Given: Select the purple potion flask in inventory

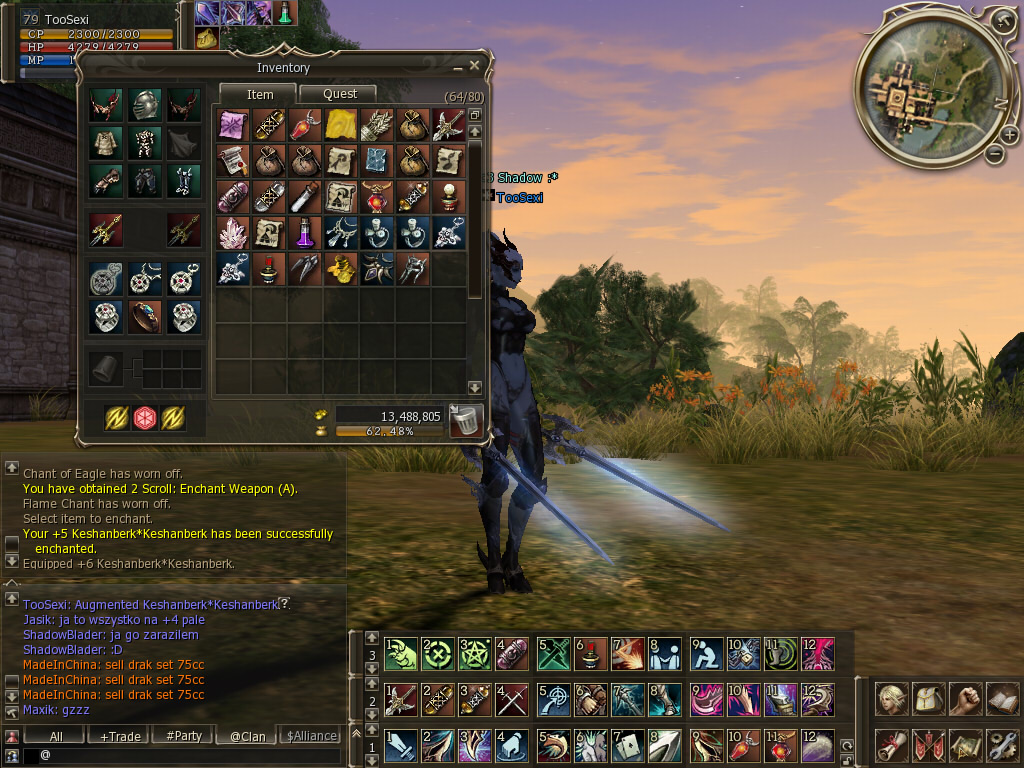Looking at the screenshot, I should (305, 233).
